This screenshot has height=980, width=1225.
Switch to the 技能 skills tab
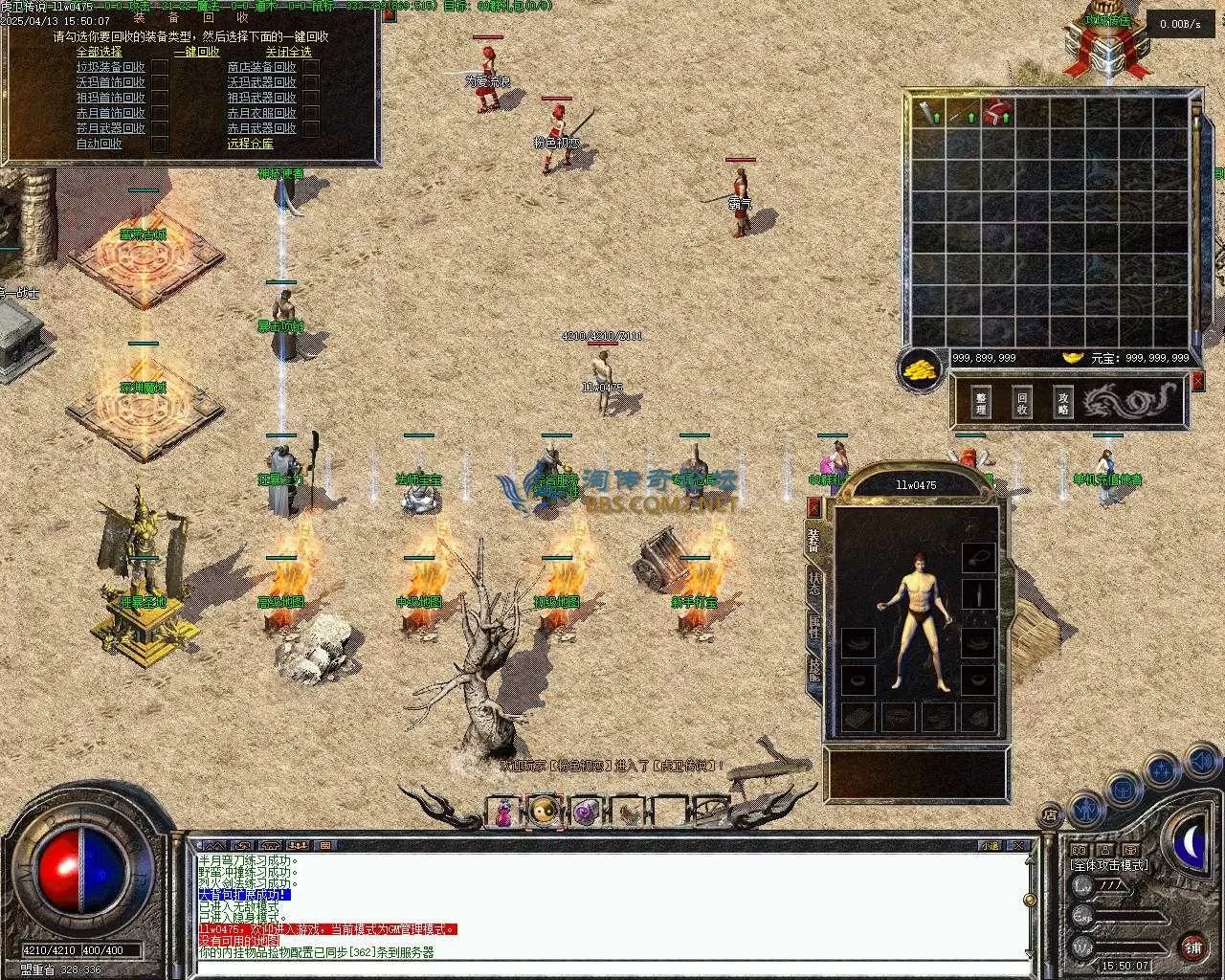pos(814,667)
